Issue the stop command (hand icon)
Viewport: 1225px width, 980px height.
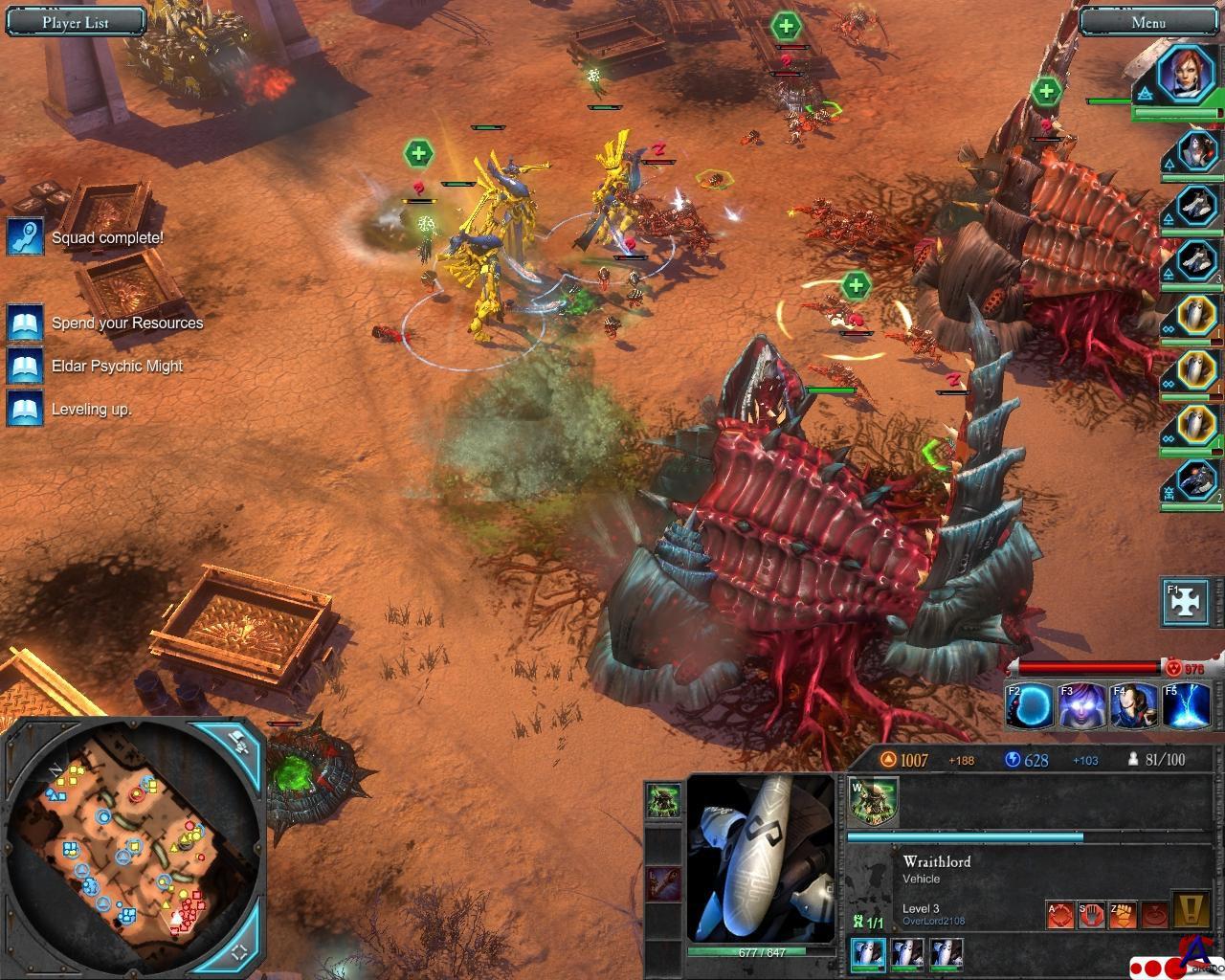(x=1091, y=916)
